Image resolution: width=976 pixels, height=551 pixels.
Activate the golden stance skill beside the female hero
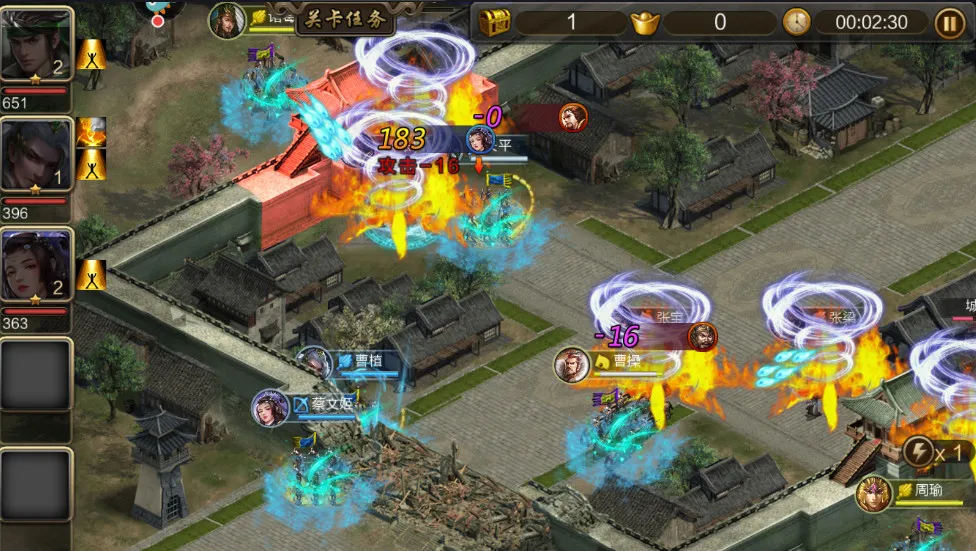click(x=91, y=274)
